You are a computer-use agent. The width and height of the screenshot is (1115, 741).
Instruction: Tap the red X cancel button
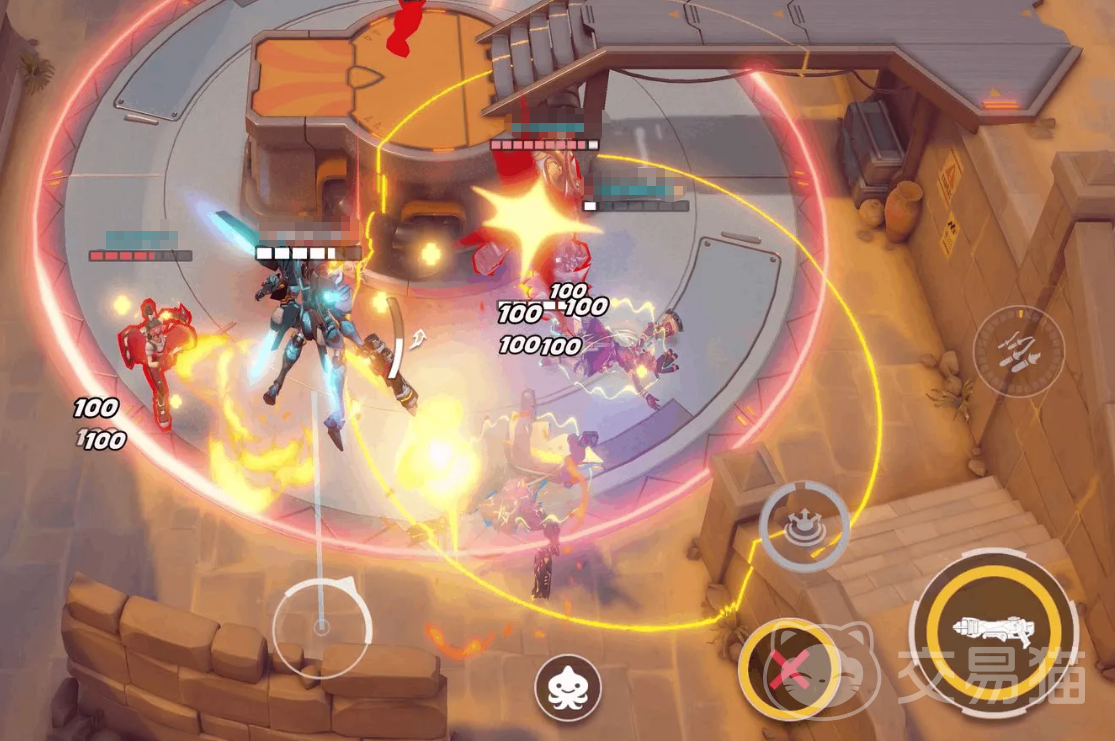click(x=787, y=667)
